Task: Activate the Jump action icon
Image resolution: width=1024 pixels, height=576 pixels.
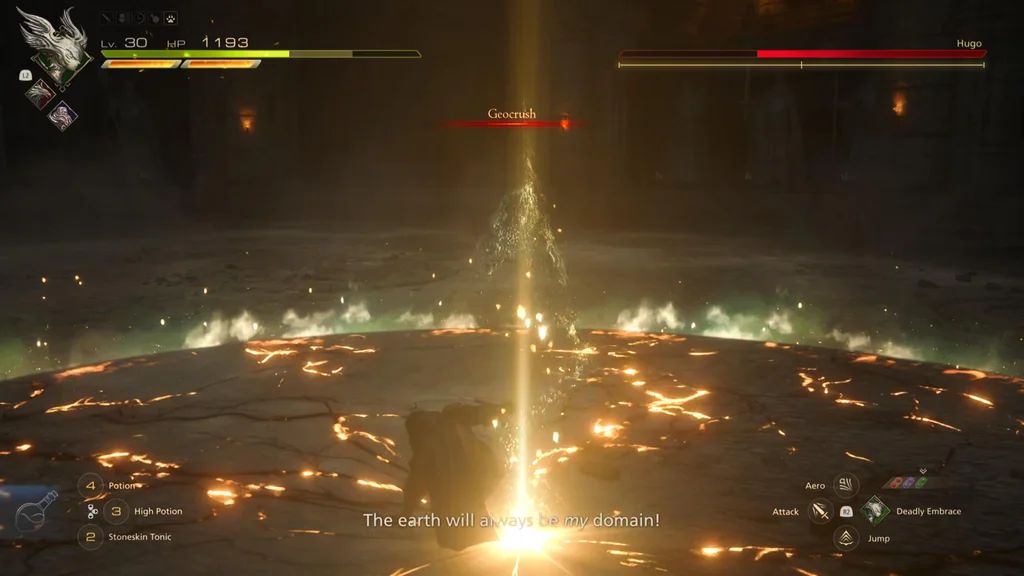Action: click(x=846, y=538)
